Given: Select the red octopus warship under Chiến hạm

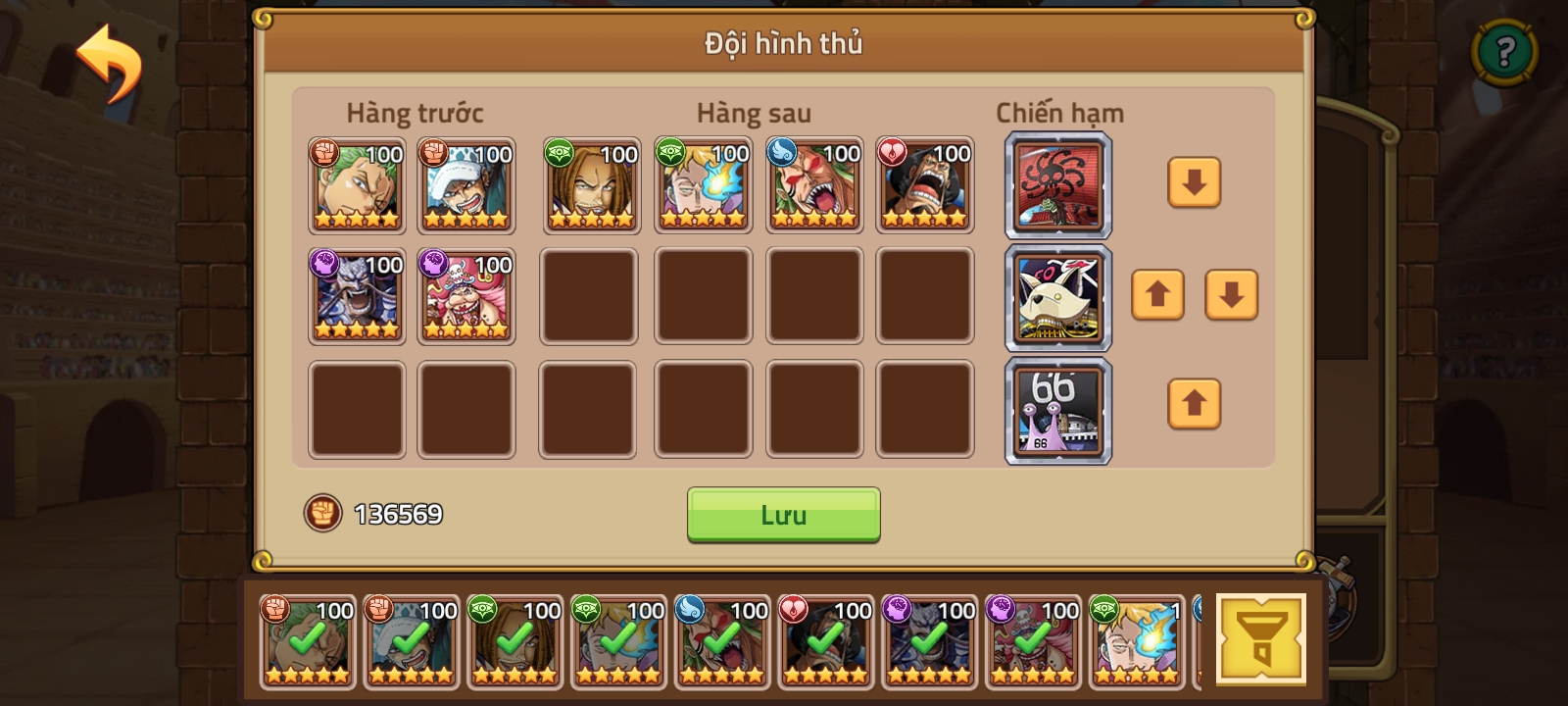Looking at the screenshot, I should (1059, 186).
